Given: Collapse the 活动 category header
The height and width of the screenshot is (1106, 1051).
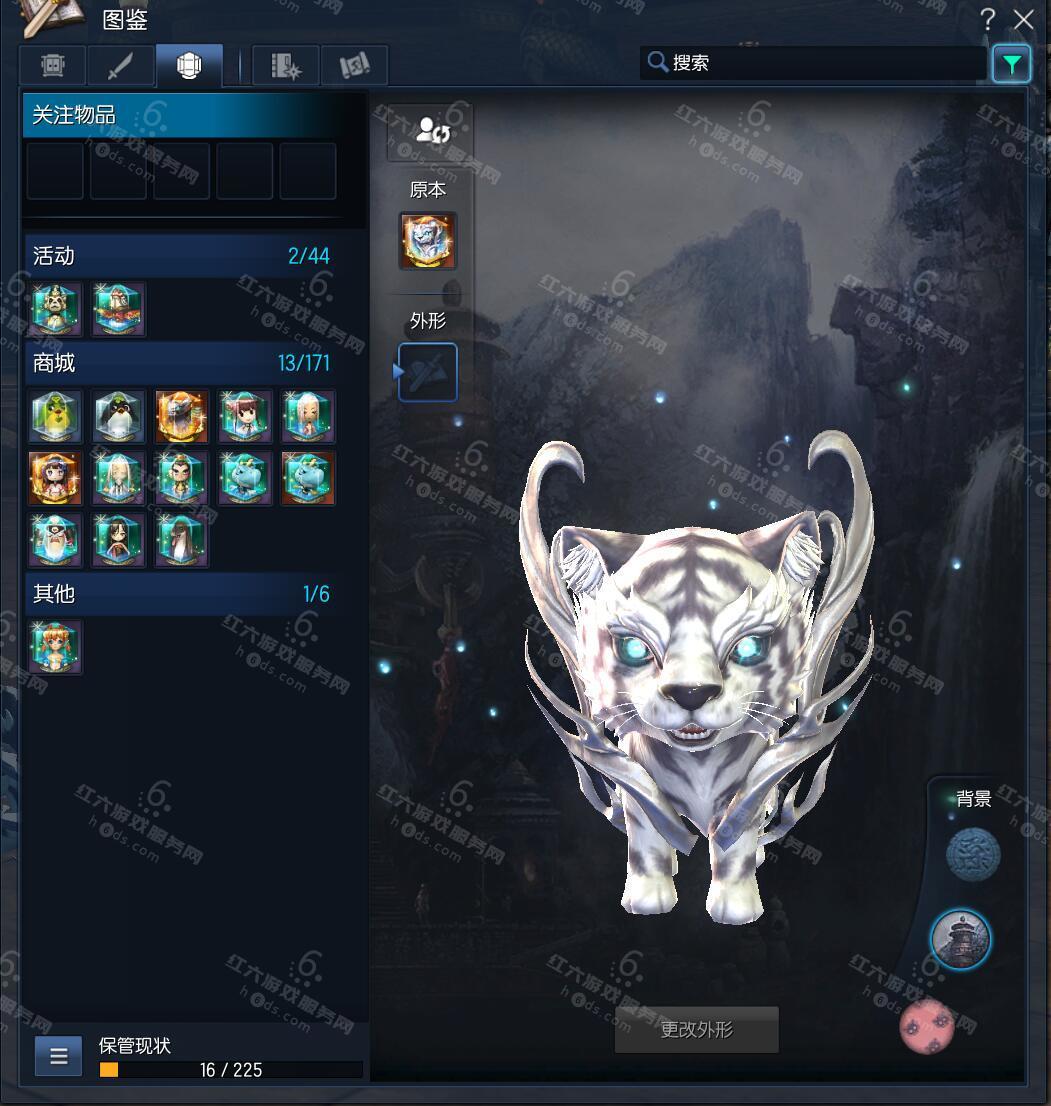Looking at the screenshot, I should coord(180,256).
